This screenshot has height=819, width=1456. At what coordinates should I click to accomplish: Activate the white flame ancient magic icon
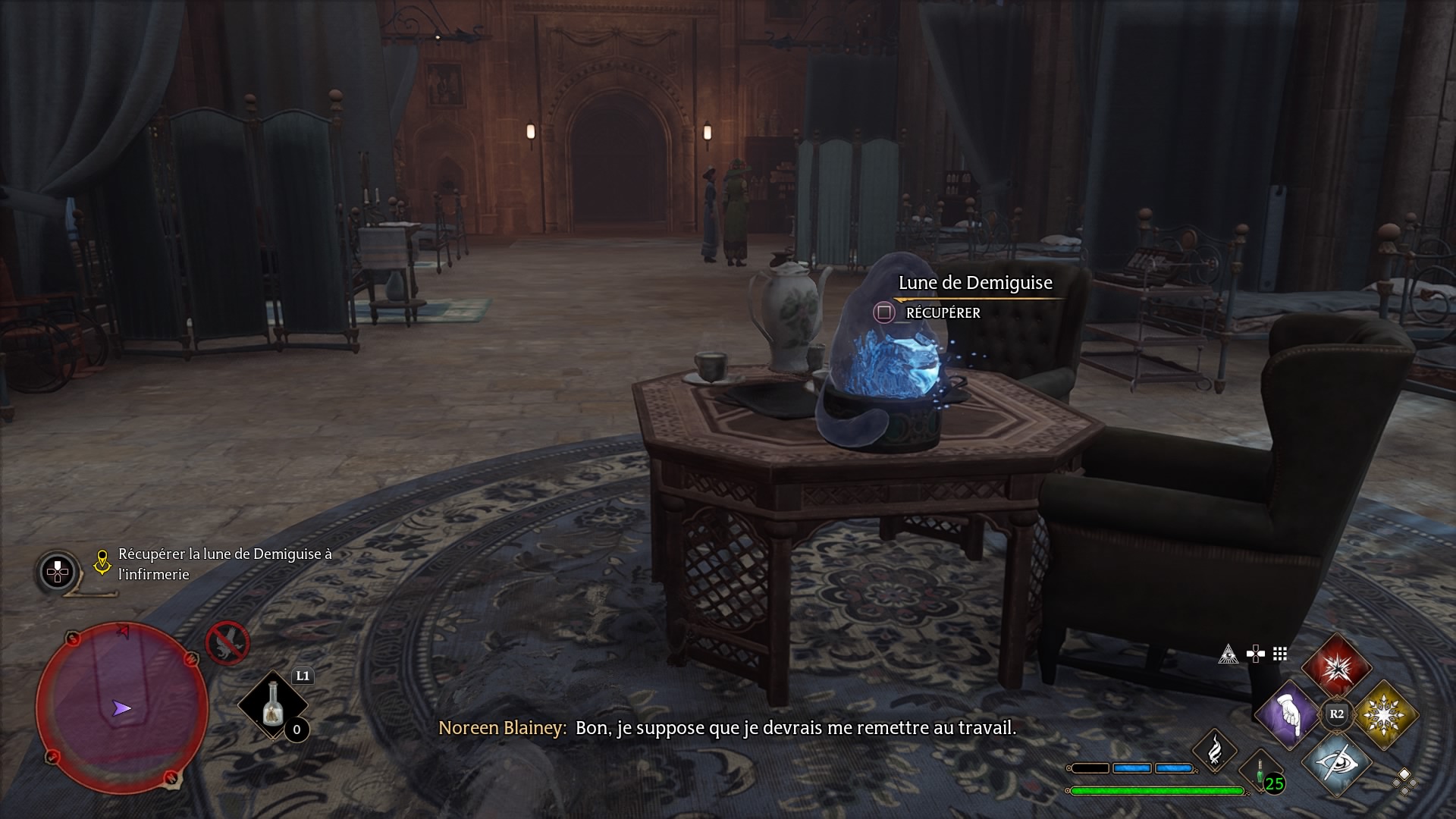1215,750
